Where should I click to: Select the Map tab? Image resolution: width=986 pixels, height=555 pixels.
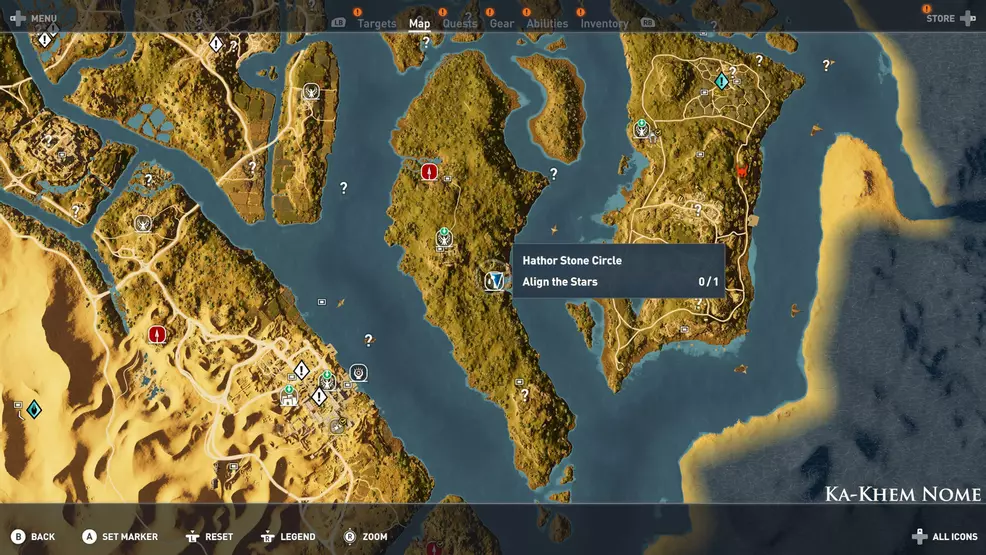pos(420,23)
